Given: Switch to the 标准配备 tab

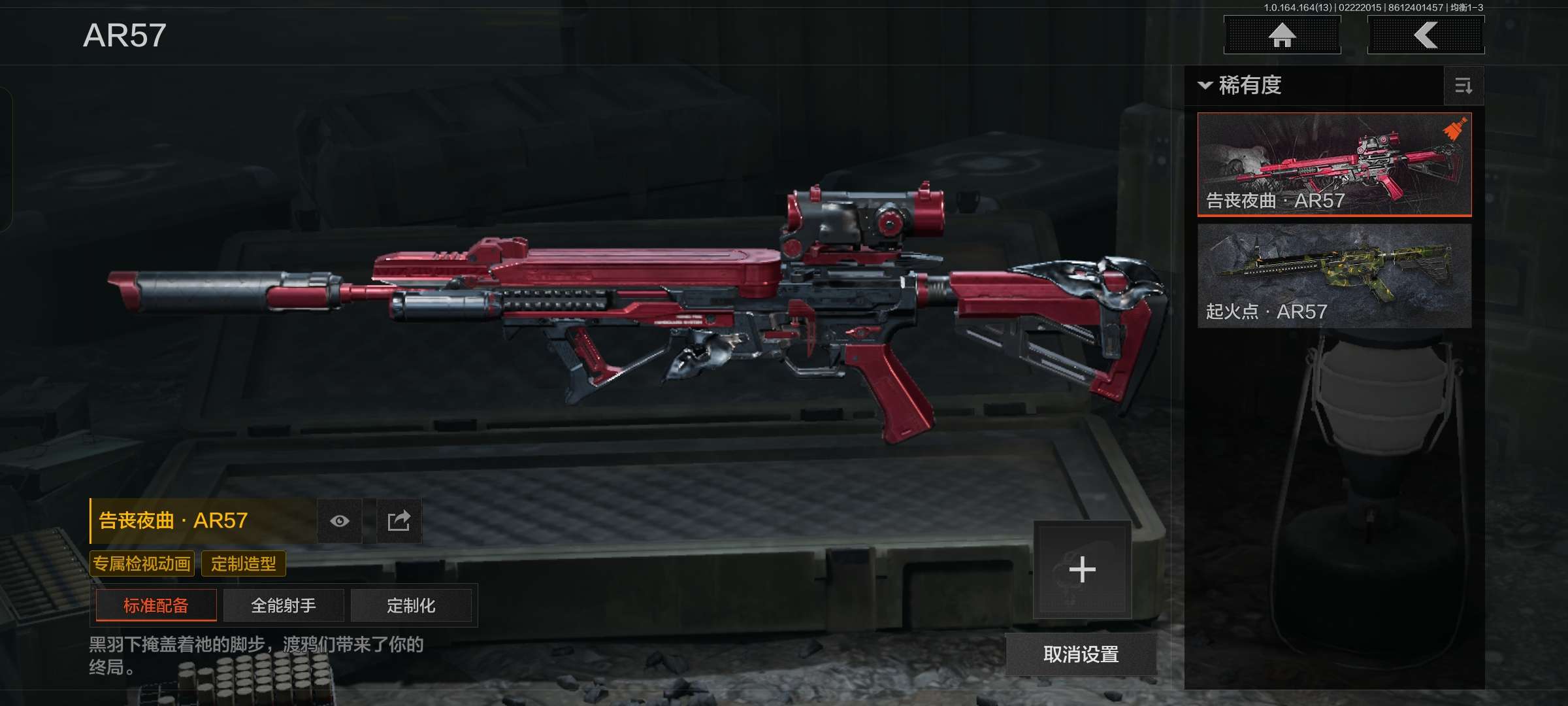Looking at the screenshot, I should 156,605.
